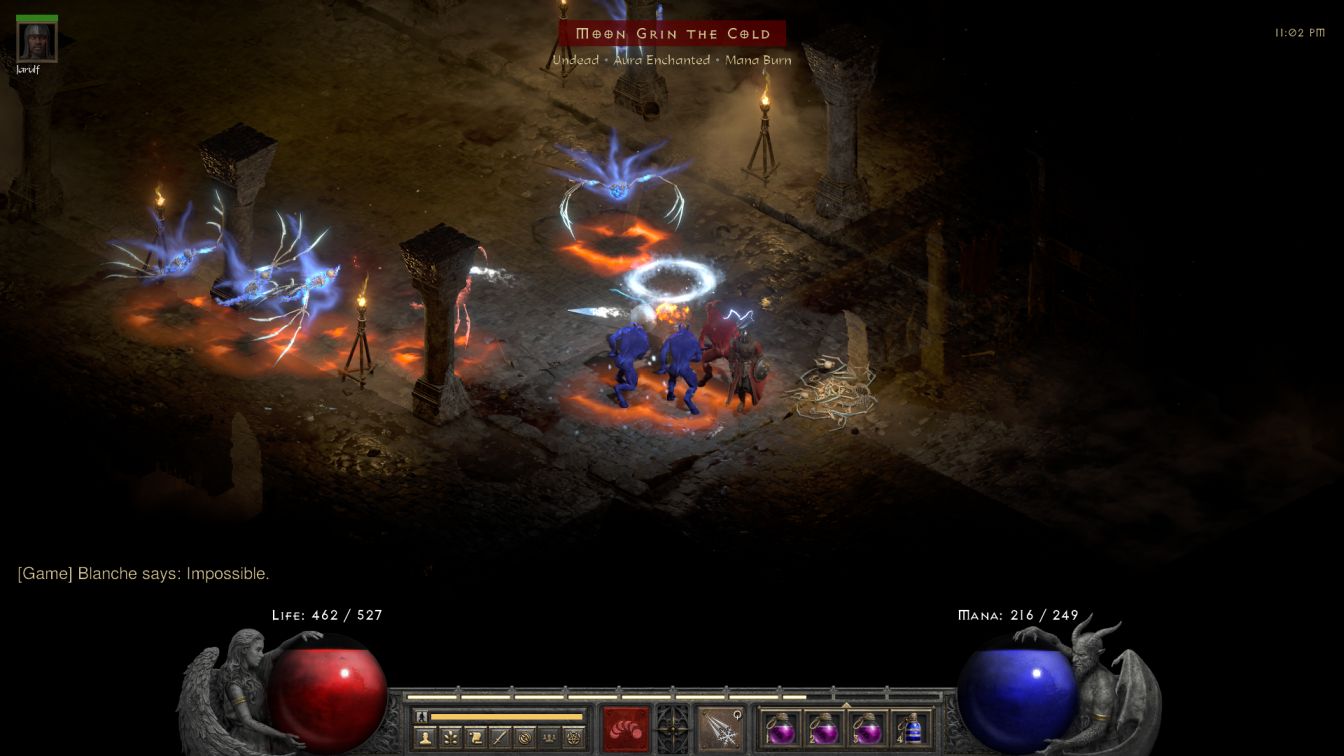Expand the belt with the arrow above potions
The height and width of the screenshot is (756, 1344).
(846, 704)
